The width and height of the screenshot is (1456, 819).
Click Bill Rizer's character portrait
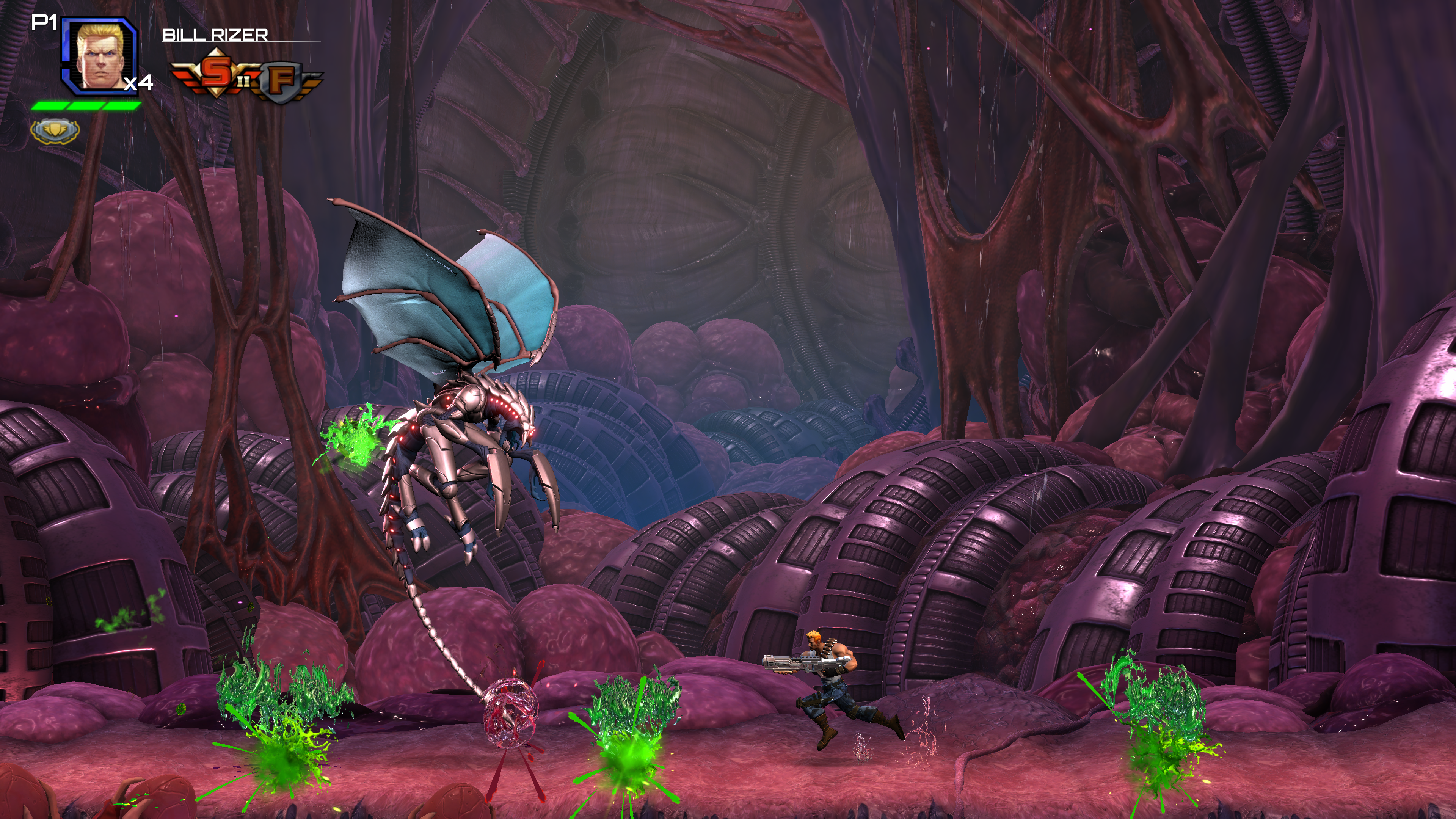pyautogui.click(x=99, y=55)
